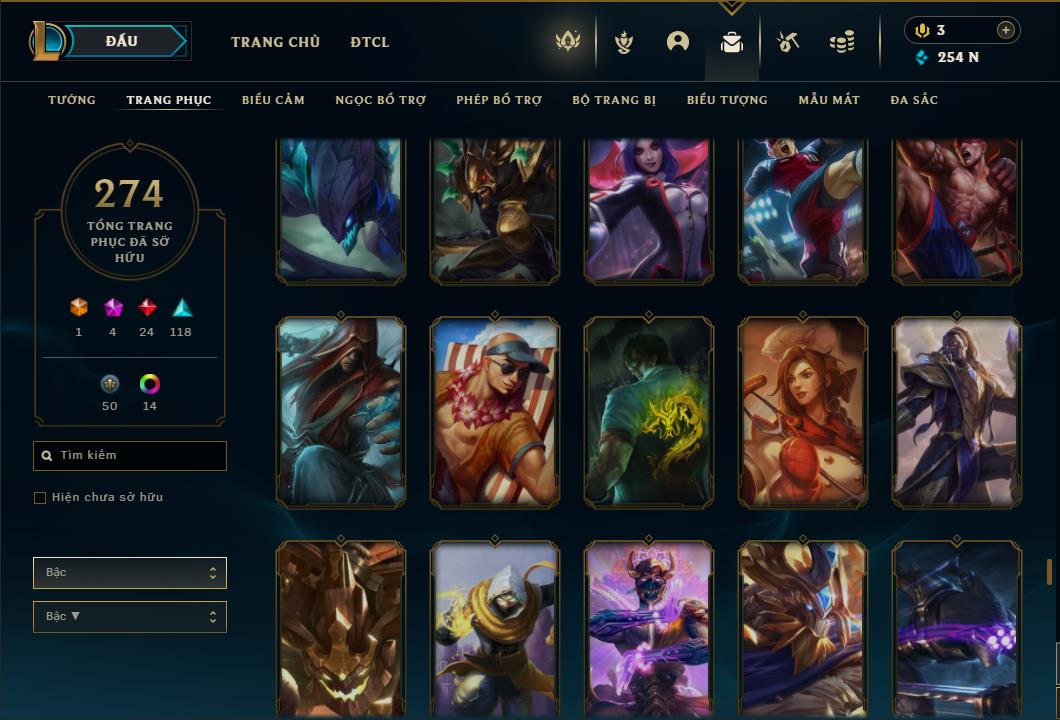Image resolution: width=1060 pixels, height=720 pixels.
Task: Open the NGỌC BỔ TRỢ tab
Action: point(380,100)
